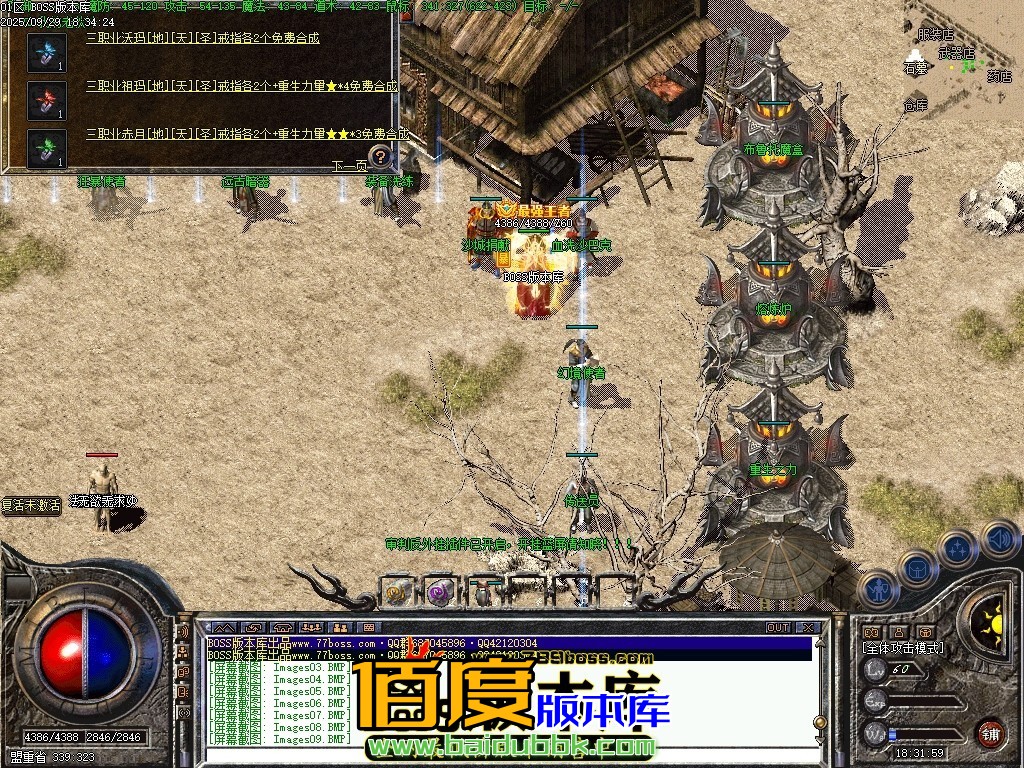Open the question mark help button
The width and height of the screenshot is (1024, 768).
[380, 156]
